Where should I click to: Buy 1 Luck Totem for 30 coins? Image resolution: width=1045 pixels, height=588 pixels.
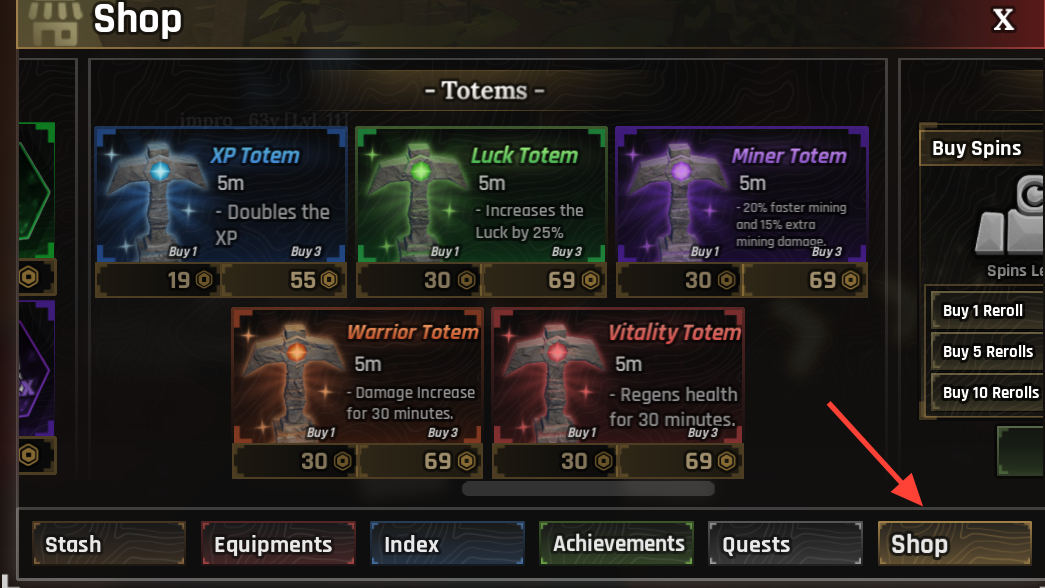pos(418,280)
